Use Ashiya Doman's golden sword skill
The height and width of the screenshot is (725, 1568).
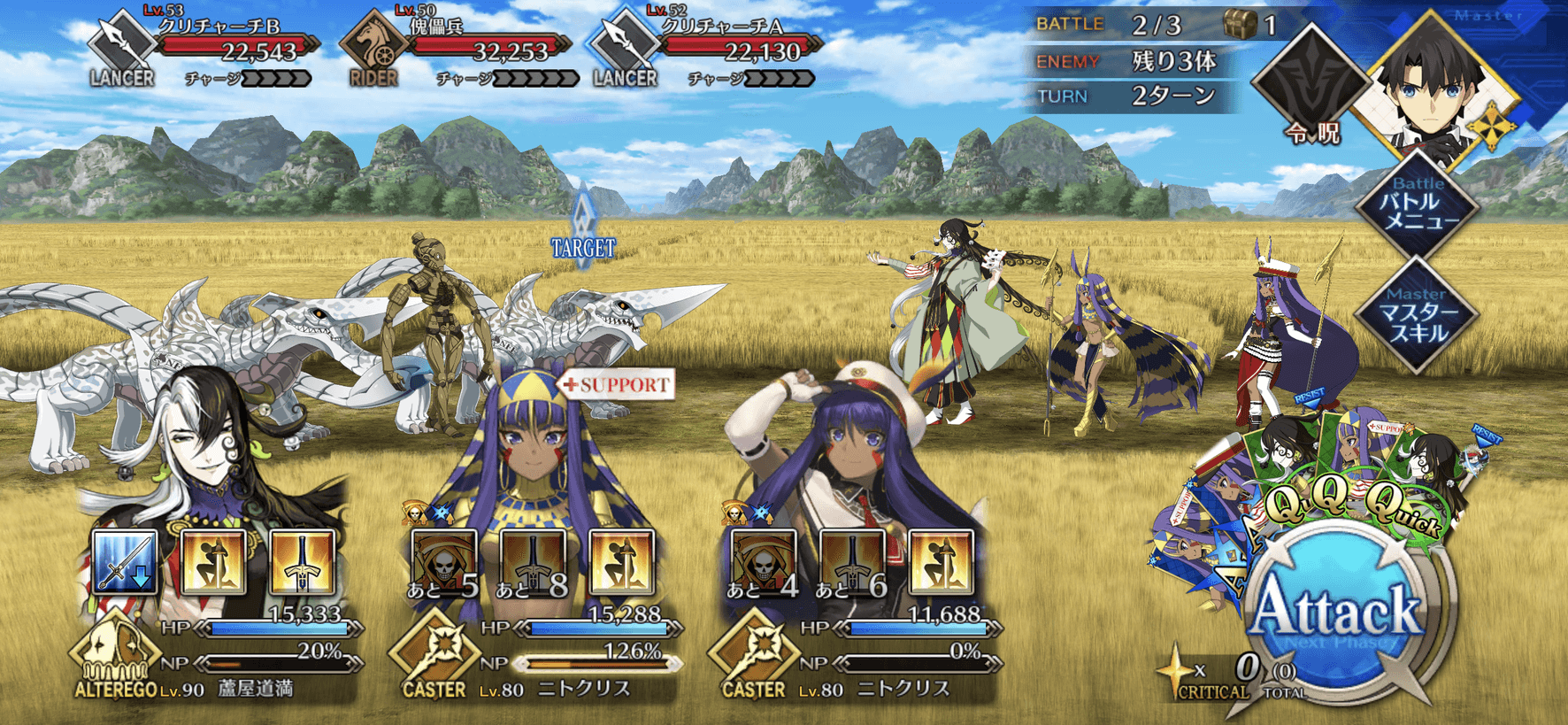[x=302, y=562]
